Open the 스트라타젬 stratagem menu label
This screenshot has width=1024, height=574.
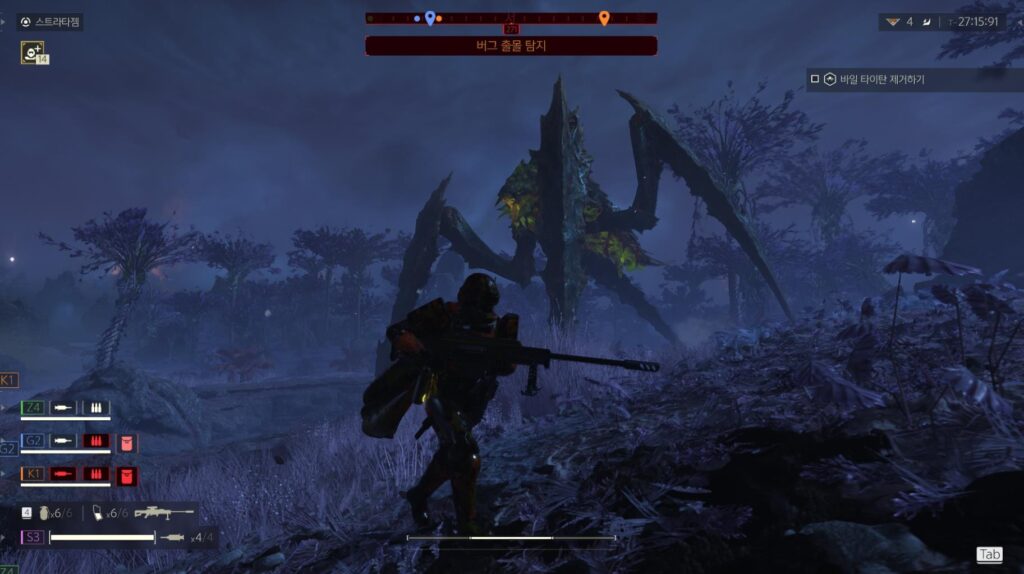tap(50, 21)
